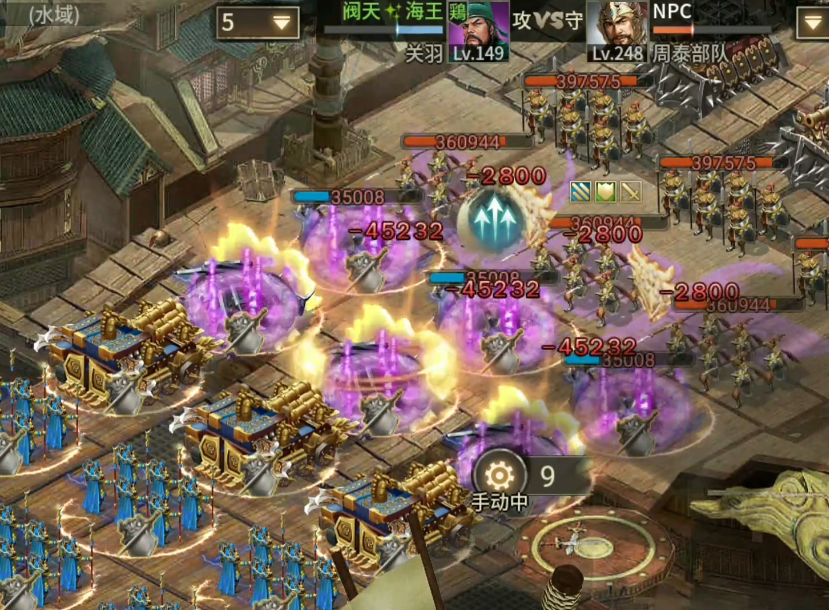Viewport: 829px width, 610px height.
Task: Inspect the green shield buff icon
Action: (x=605, y=191)
